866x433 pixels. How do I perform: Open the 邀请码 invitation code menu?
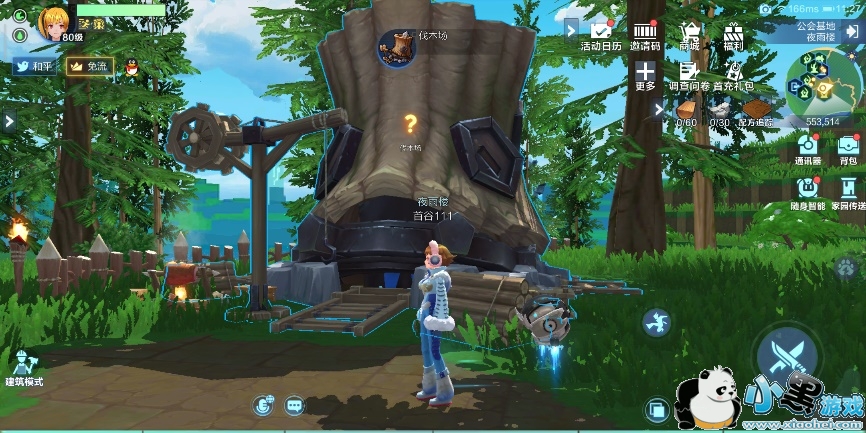click(645, 35)
